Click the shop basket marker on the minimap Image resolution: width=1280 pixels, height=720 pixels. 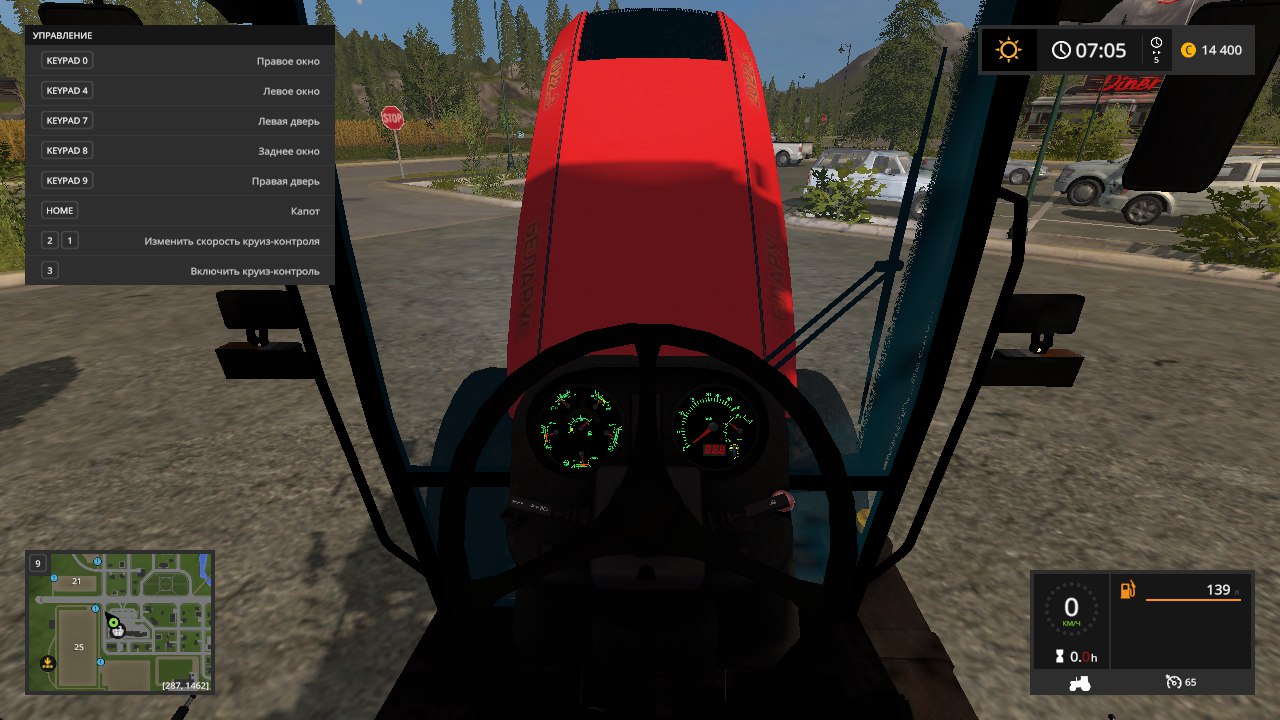point(117,632)
